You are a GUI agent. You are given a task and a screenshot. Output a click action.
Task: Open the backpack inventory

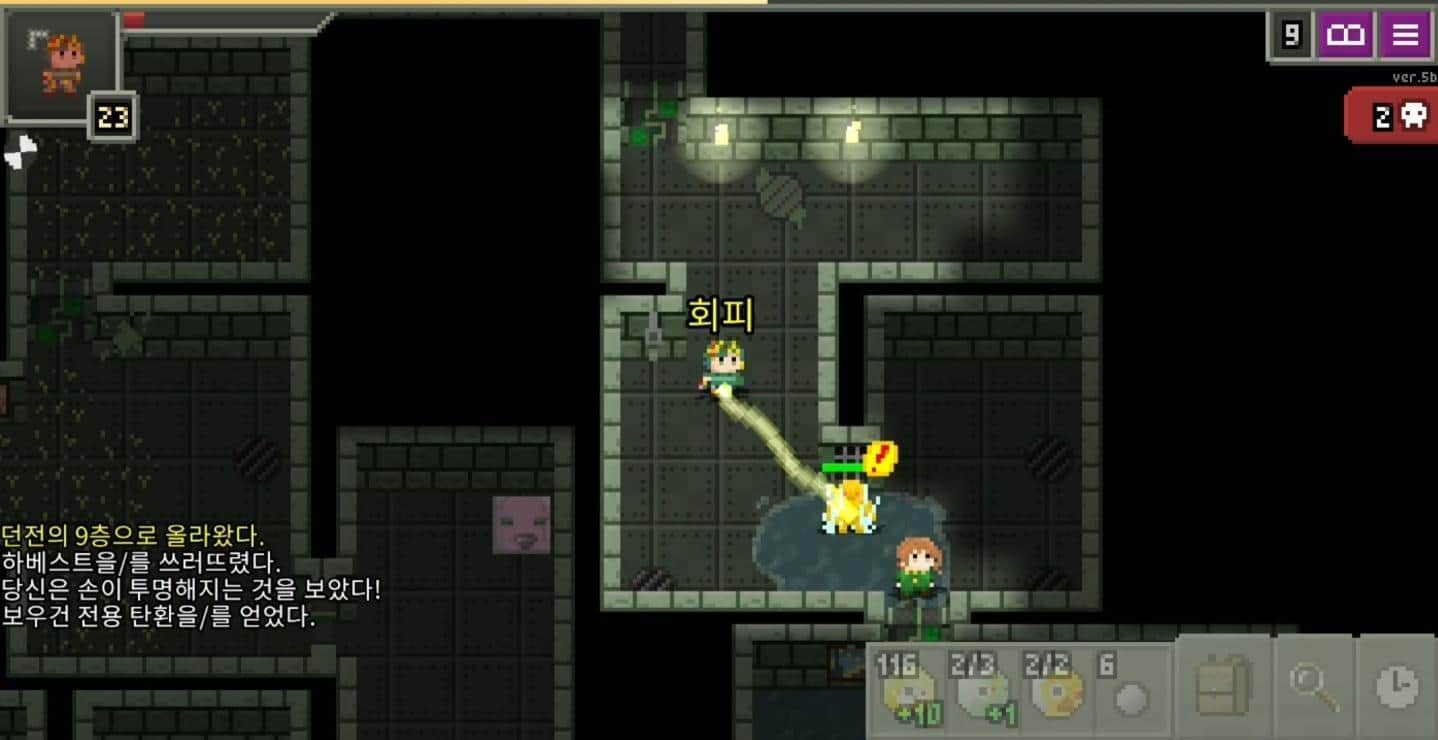pos(1223,688)
